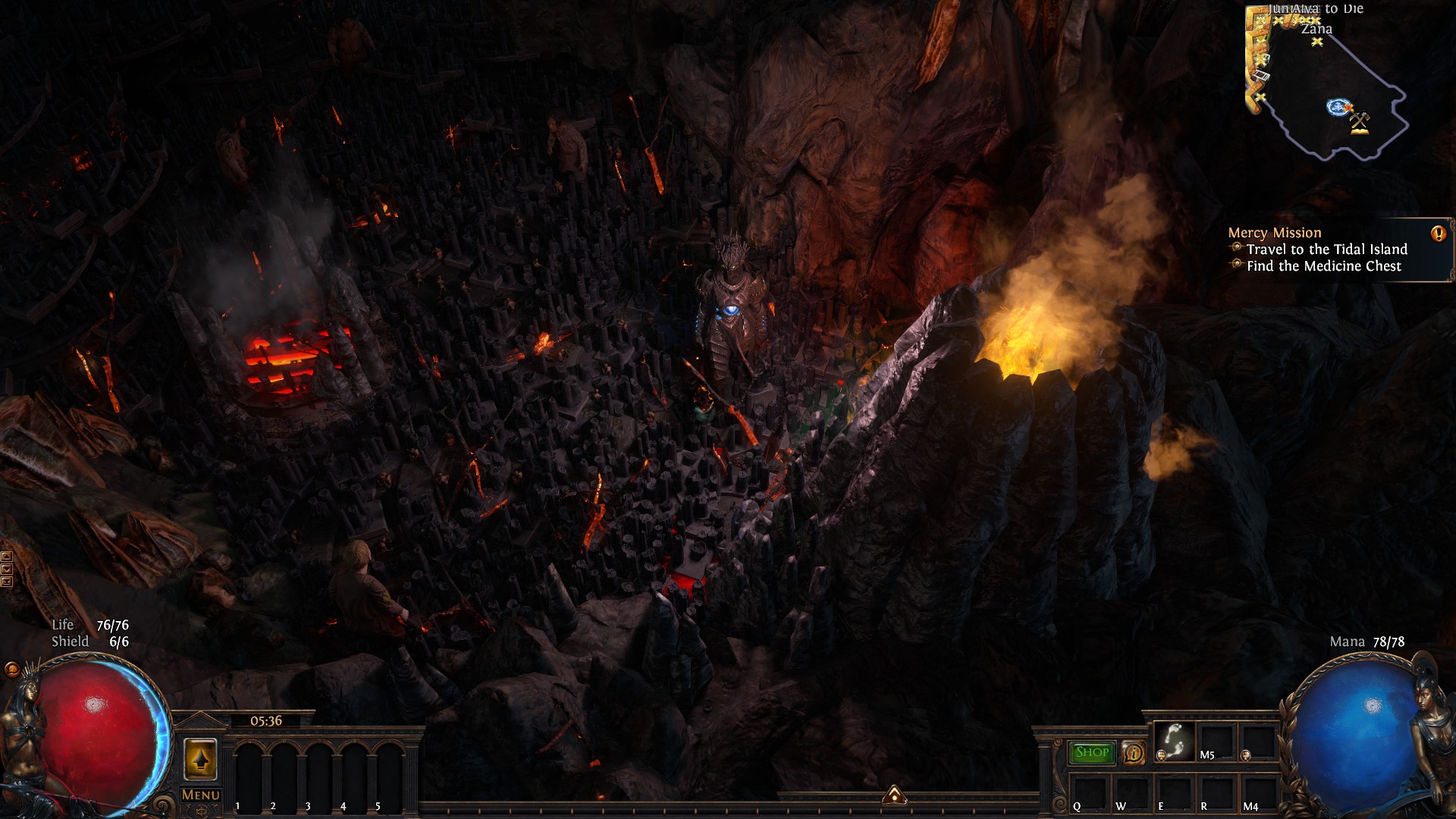Select the waypoint marker on the minimap
1456x819 pixels.
[x=1336, y=107]
